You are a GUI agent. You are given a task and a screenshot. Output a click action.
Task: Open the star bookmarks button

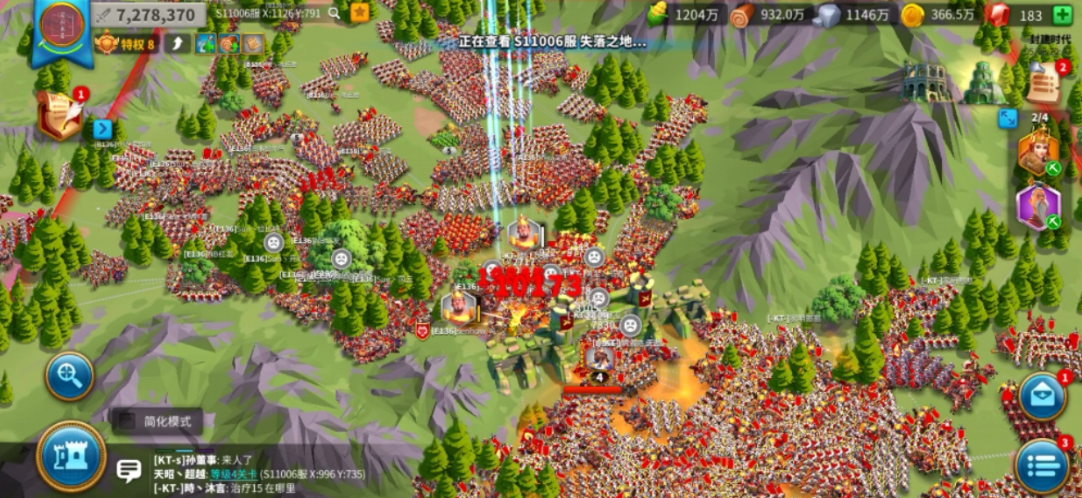pos(359,13)
